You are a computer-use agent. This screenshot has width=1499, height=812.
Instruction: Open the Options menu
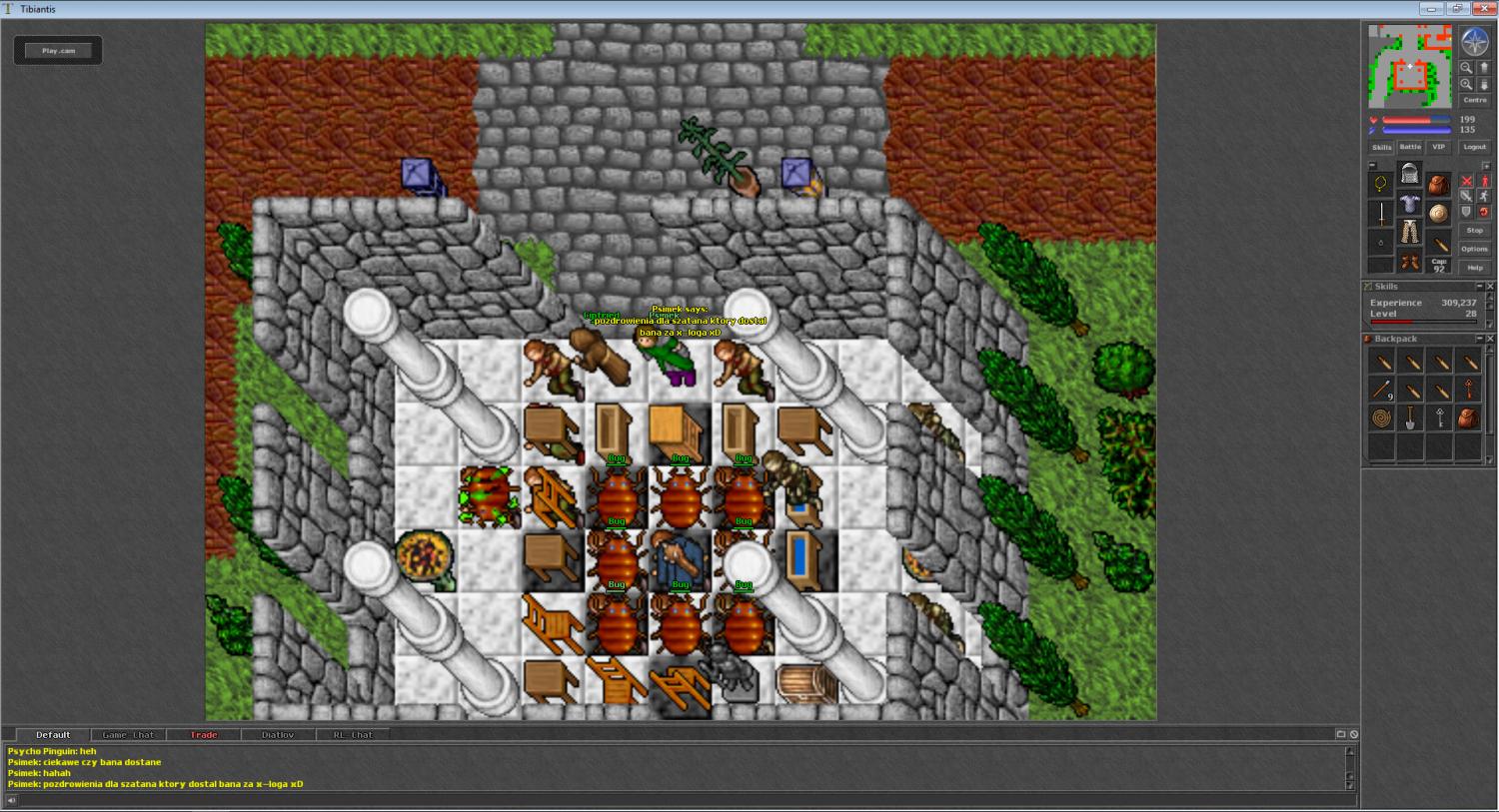(x=1474, y=249)
